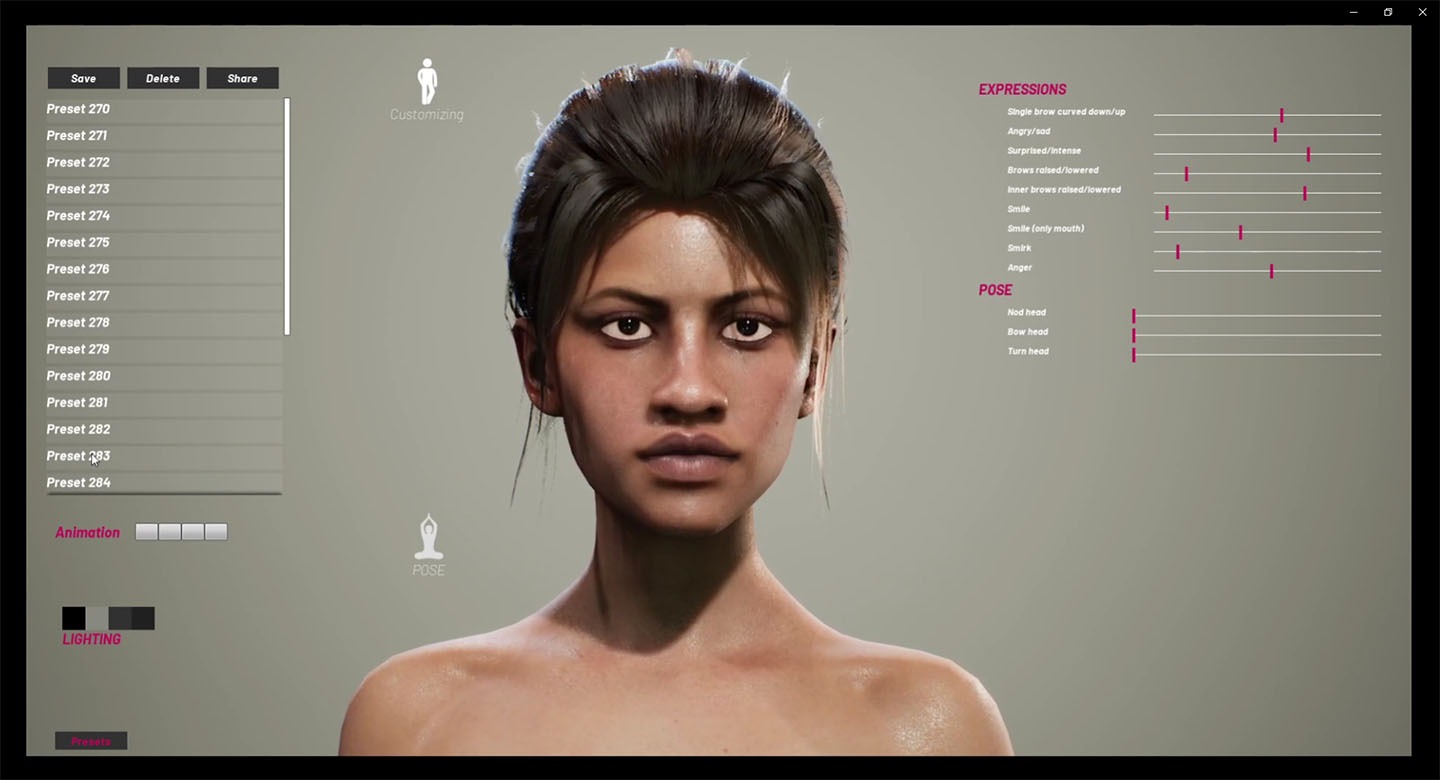This screenshot has width=1440, height=780.
Task: Close the application window
Action: [x=1422, y=12]
